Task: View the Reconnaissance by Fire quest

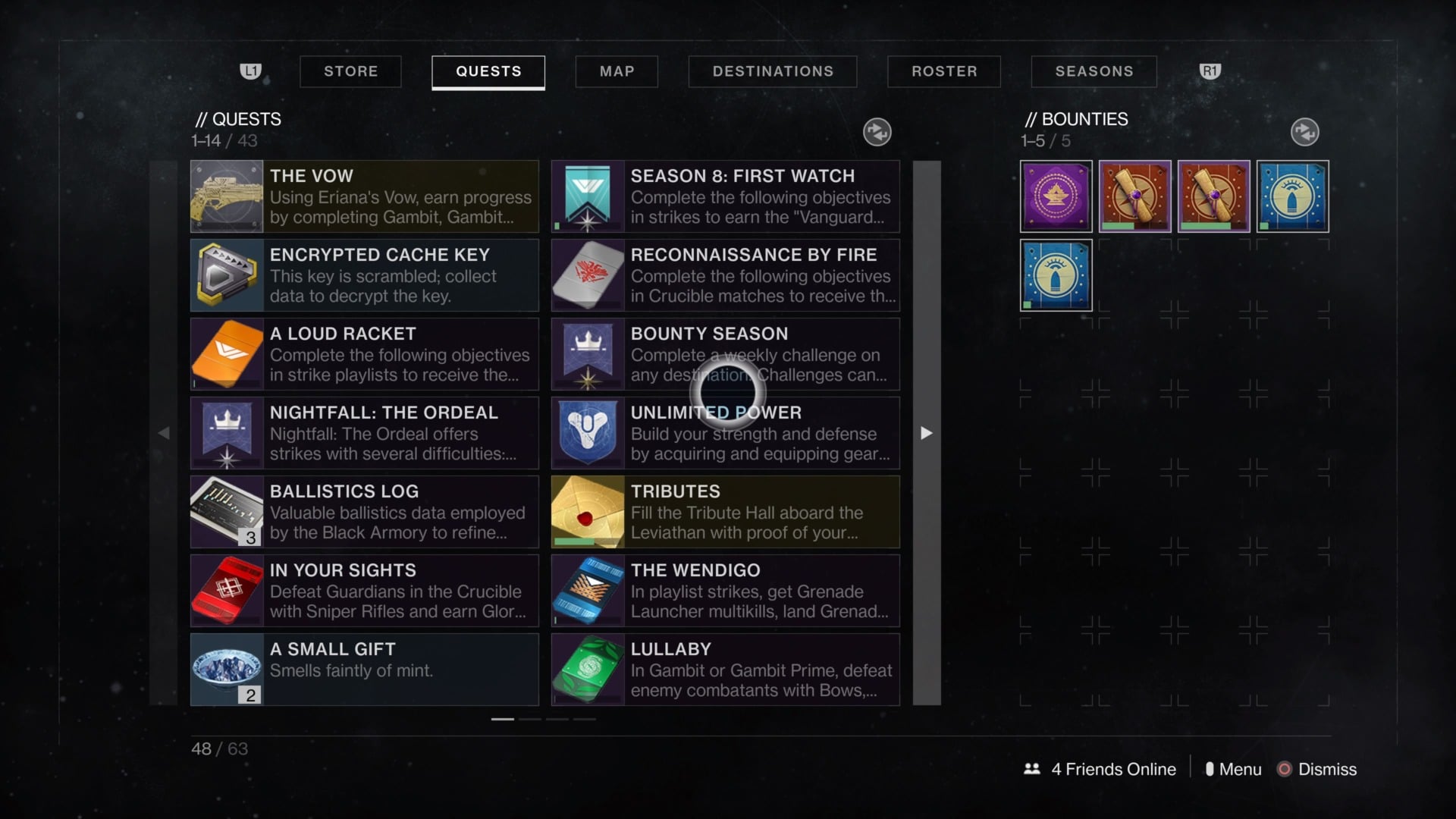Action: pyautogui.click(x=726, y=275)
